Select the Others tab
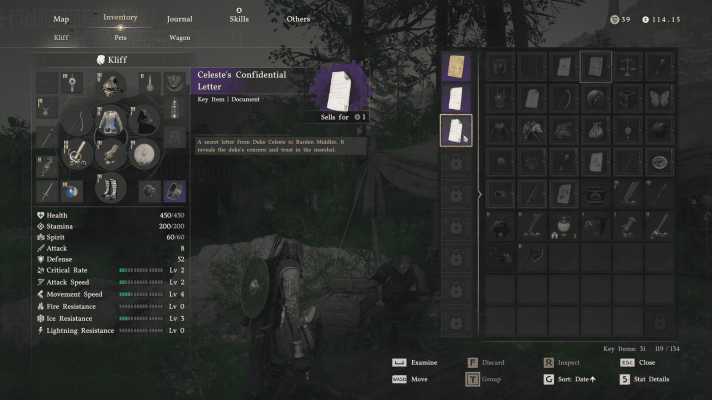Viewport: 712px width, 400px height. pyautogui.click(x=298, y=19)
